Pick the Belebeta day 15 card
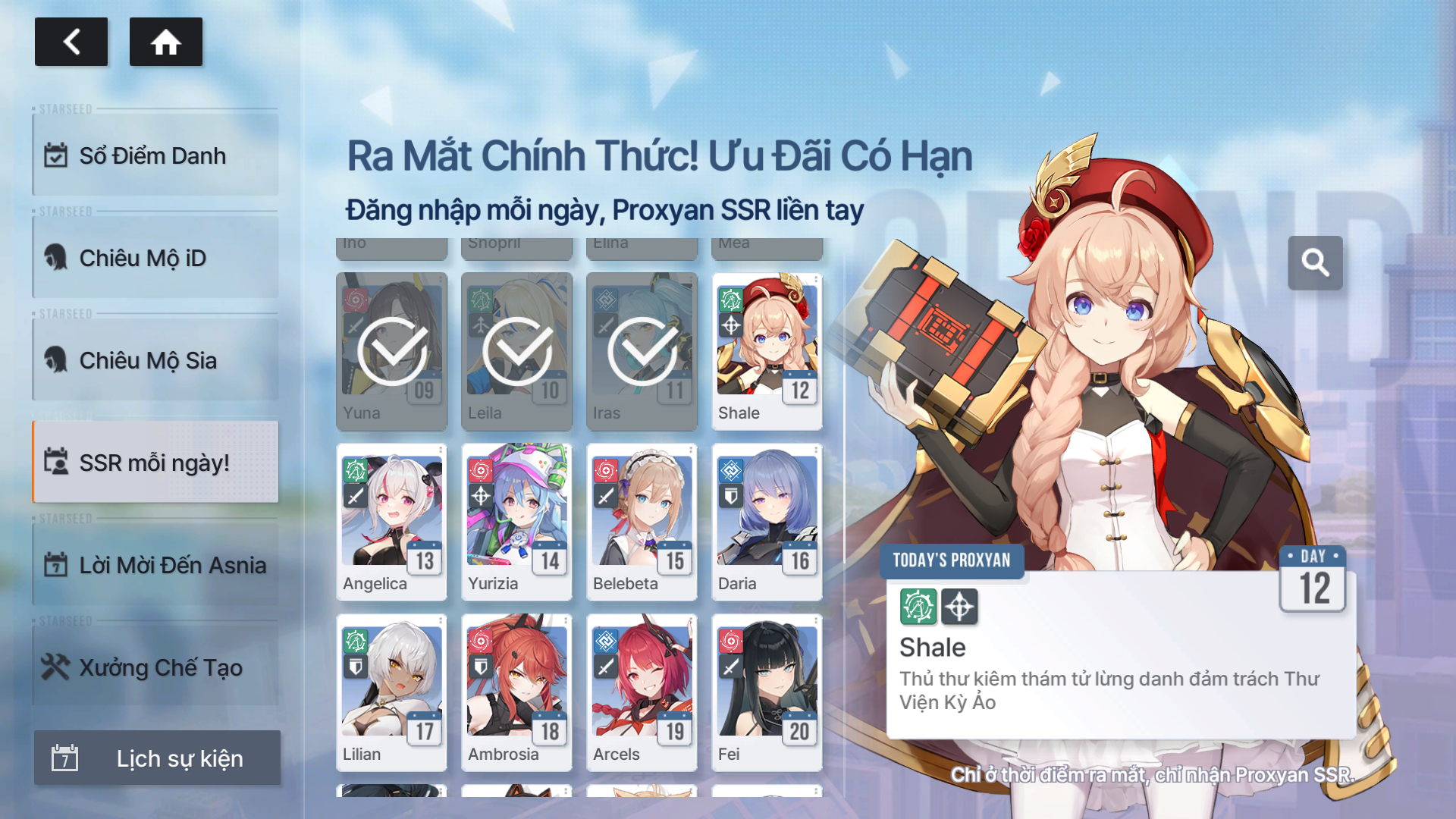Image resolution: width=1456 pixels, height=819 pixels. click(x=642, y=522)
